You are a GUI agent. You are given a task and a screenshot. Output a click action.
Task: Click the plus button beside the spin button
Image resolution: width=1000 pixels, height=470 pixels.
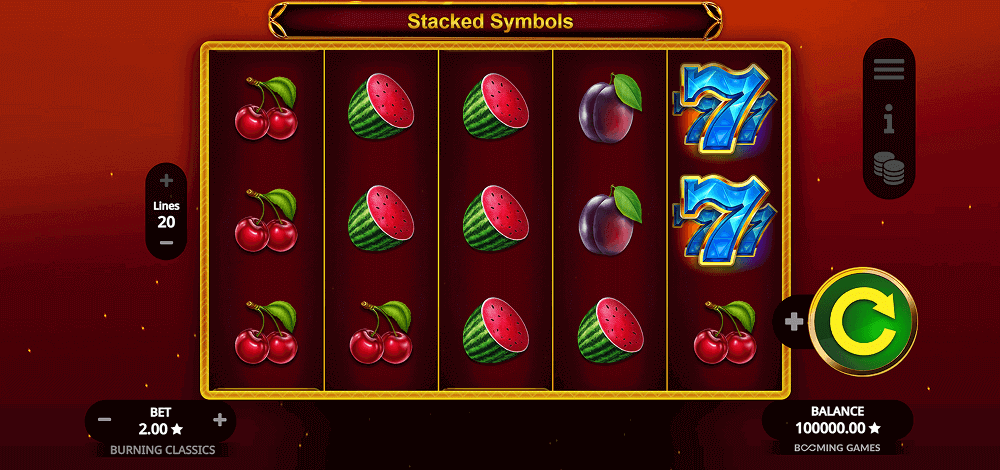coord(794,322)
